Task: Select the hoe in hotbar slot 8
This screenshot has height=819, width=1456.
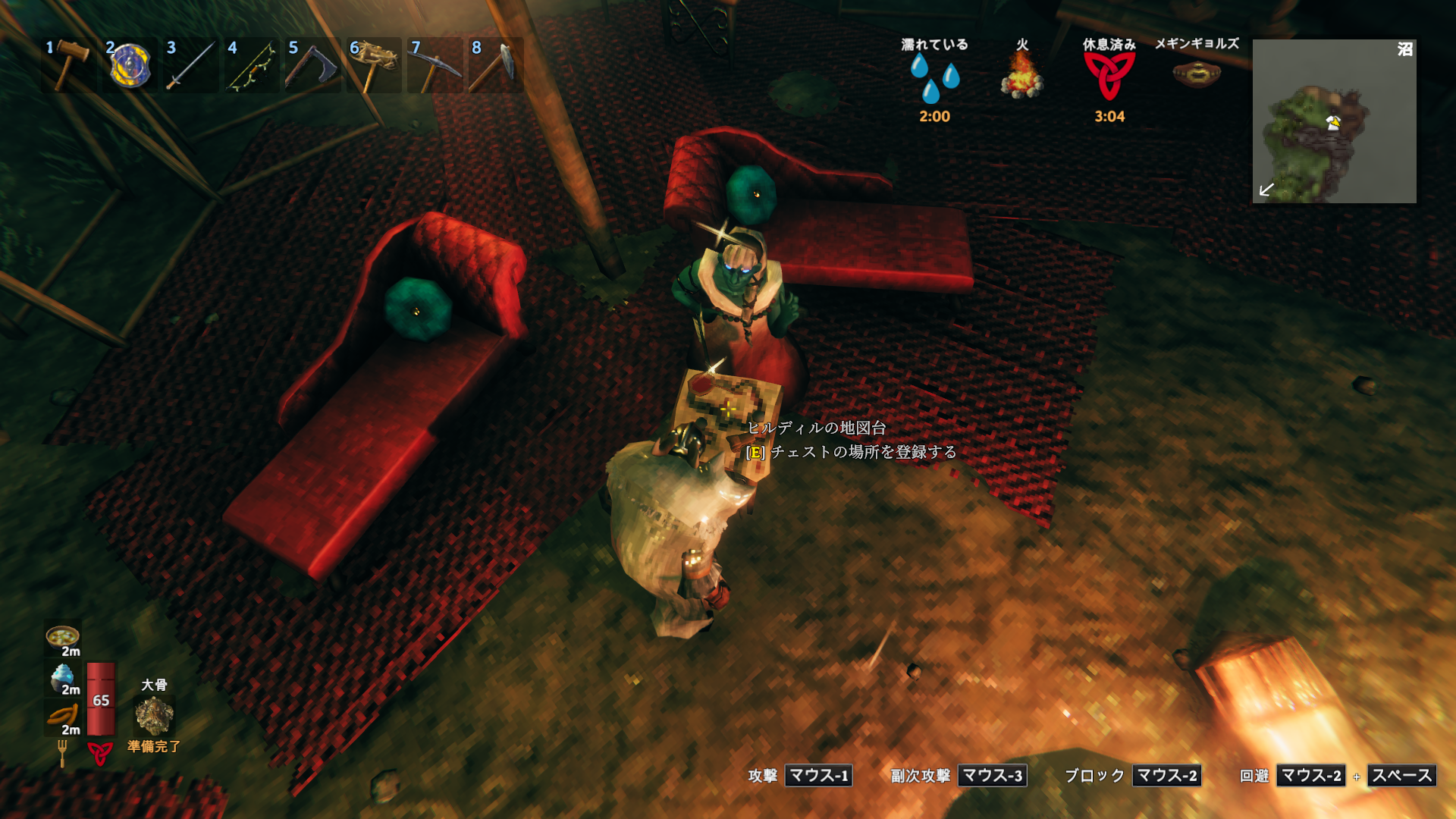Action: pos(497,65)
